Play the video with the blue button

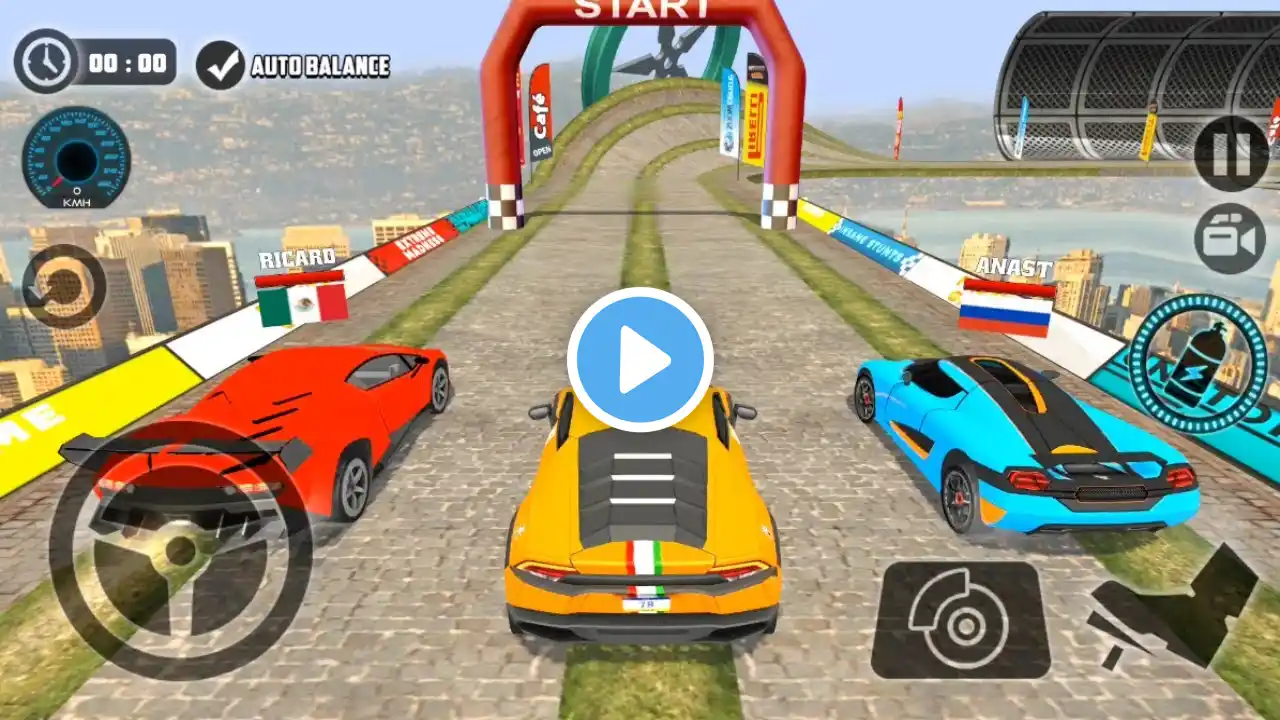point(640,360)
